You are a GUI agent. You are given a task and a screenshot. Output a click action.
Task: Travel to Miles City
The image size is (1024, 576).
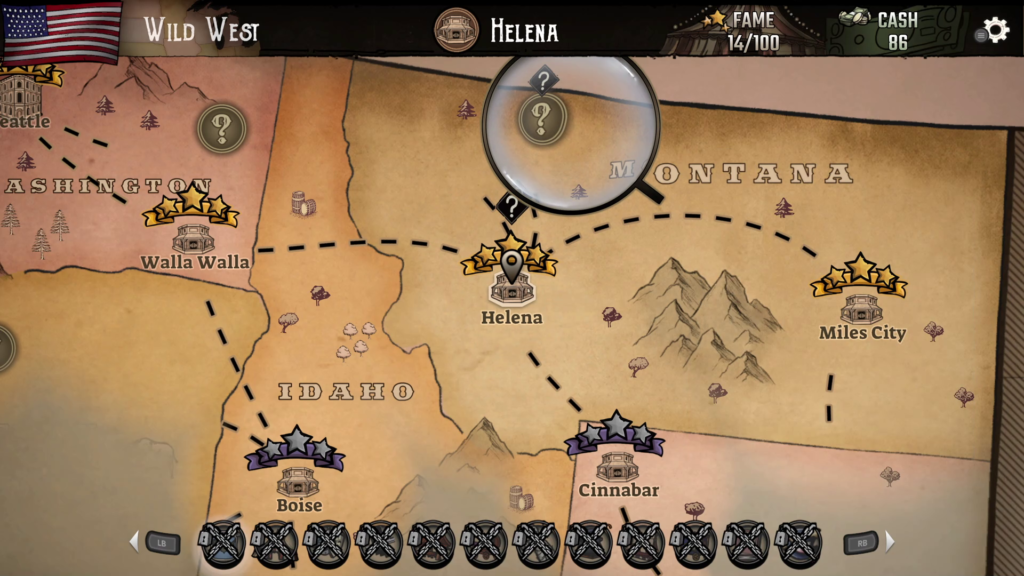(861, 306)
